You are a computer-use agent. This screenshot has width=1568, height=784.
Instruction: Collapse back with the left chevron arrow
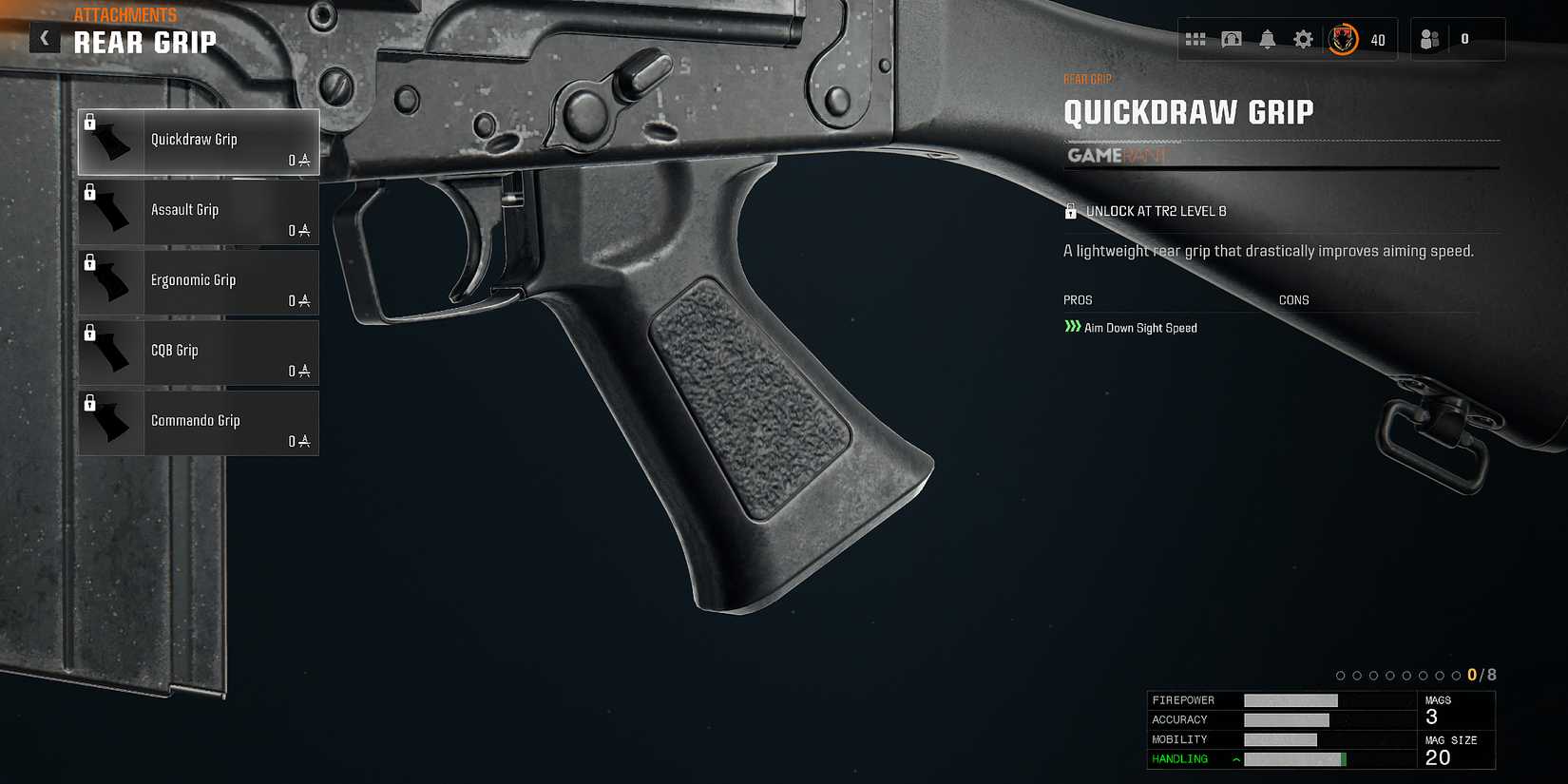(44, 37)
